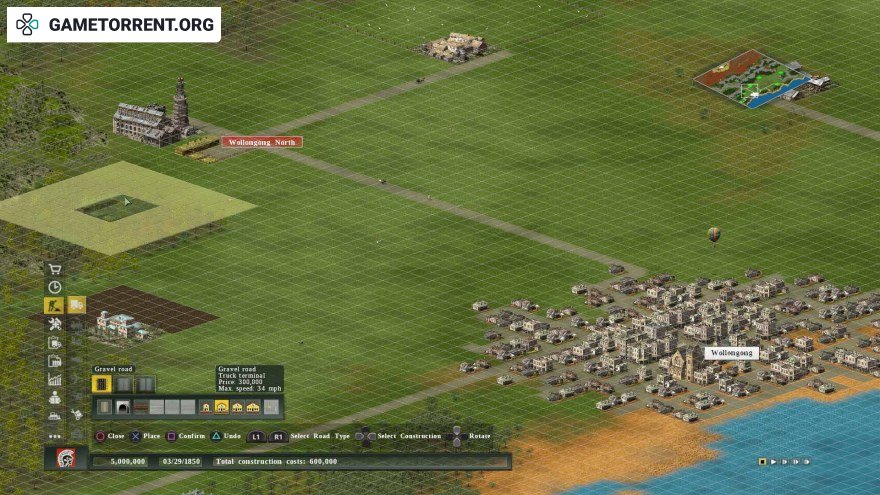
Task: Click the company helmet emblem
Action: pos(66,459)
